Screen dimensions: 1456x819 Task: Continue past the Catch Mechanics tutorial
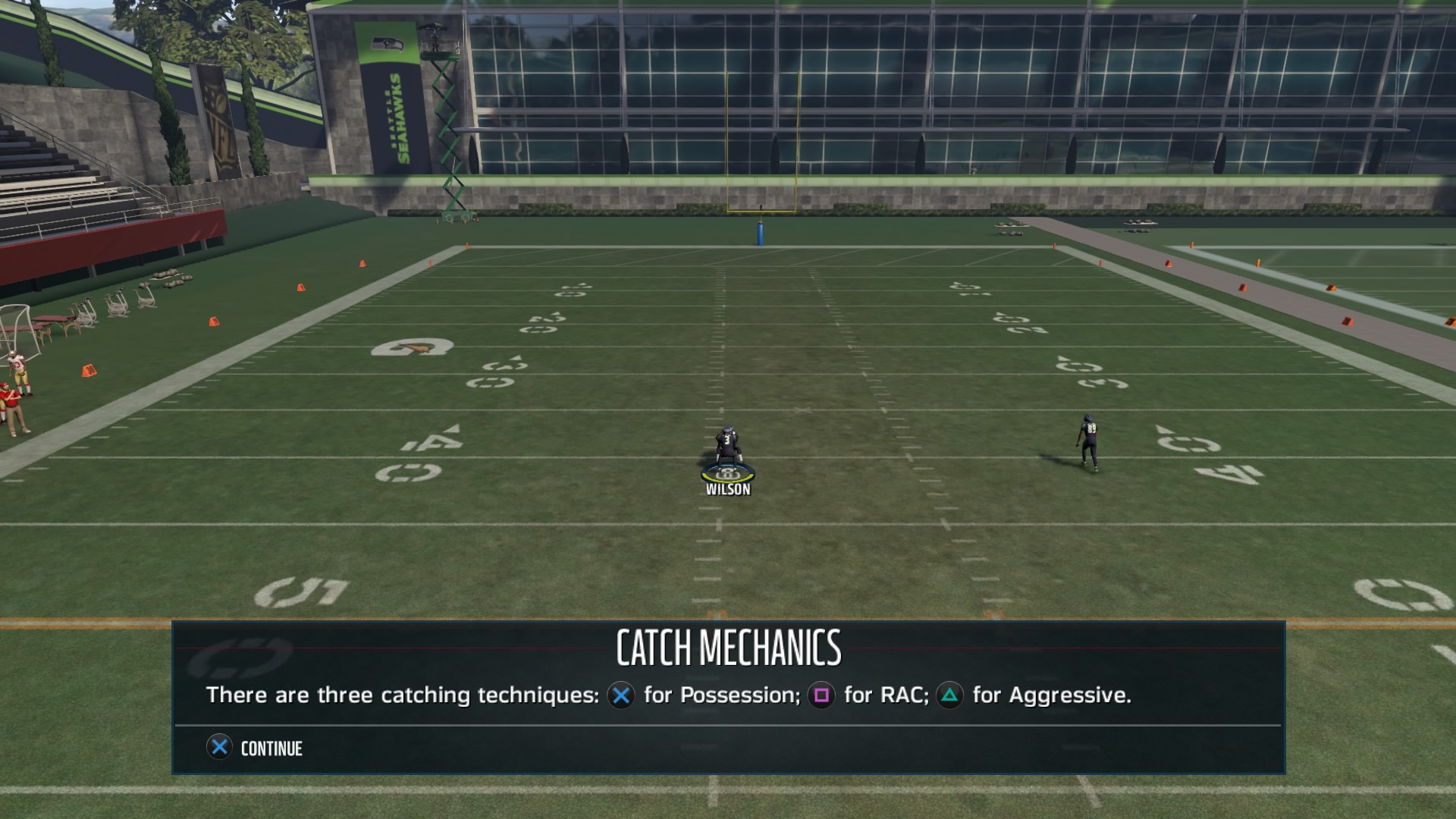pos(255,748)
